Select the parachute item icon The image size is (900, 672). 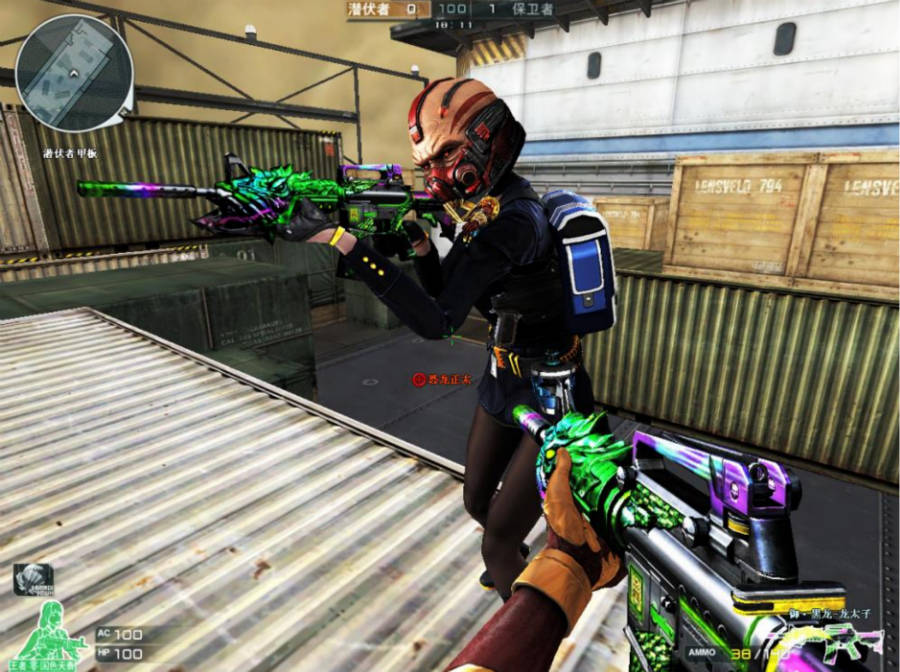click(x=32, y=578)
